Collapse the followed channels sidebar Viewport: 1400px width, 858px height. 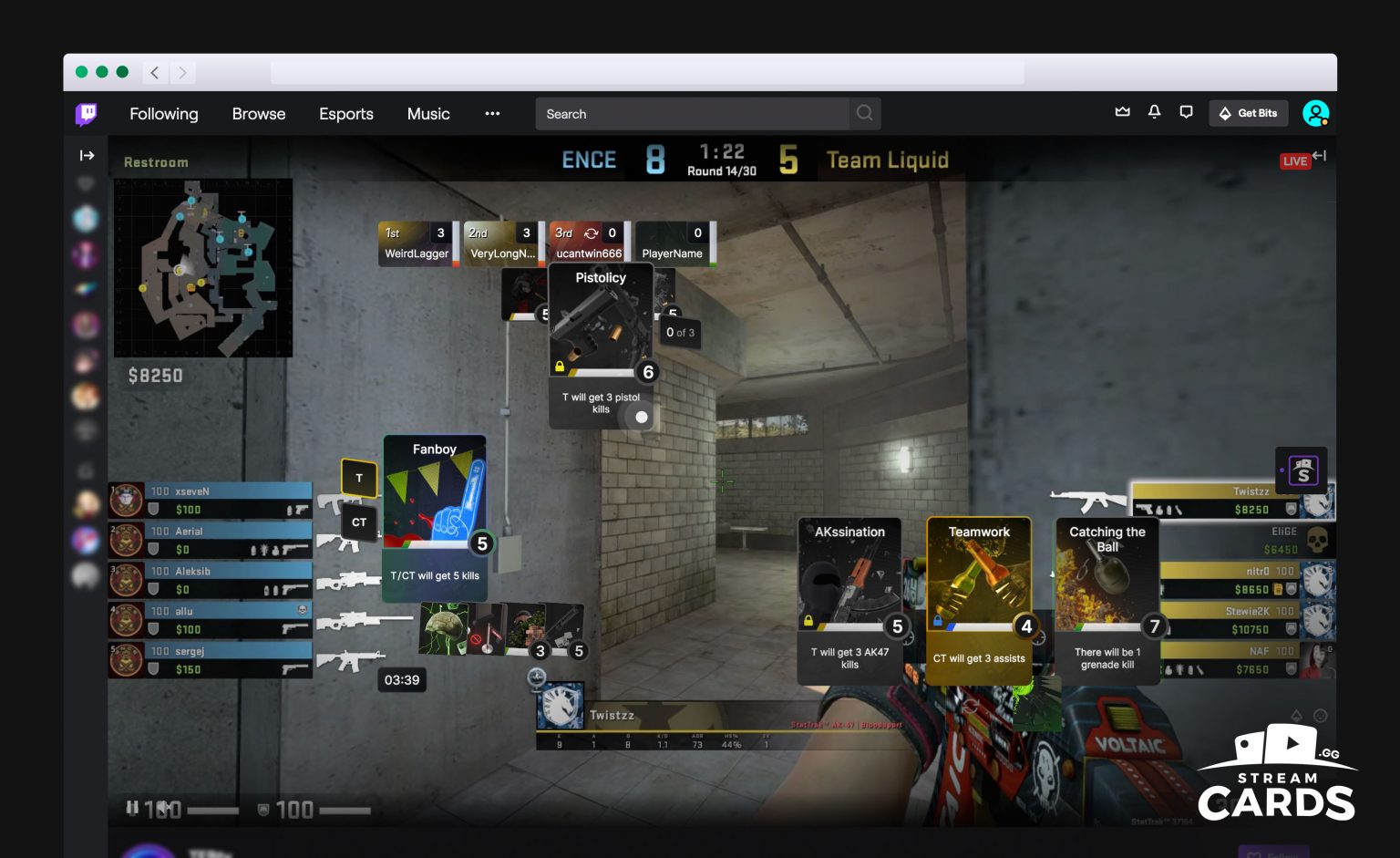tap(87, 155)
